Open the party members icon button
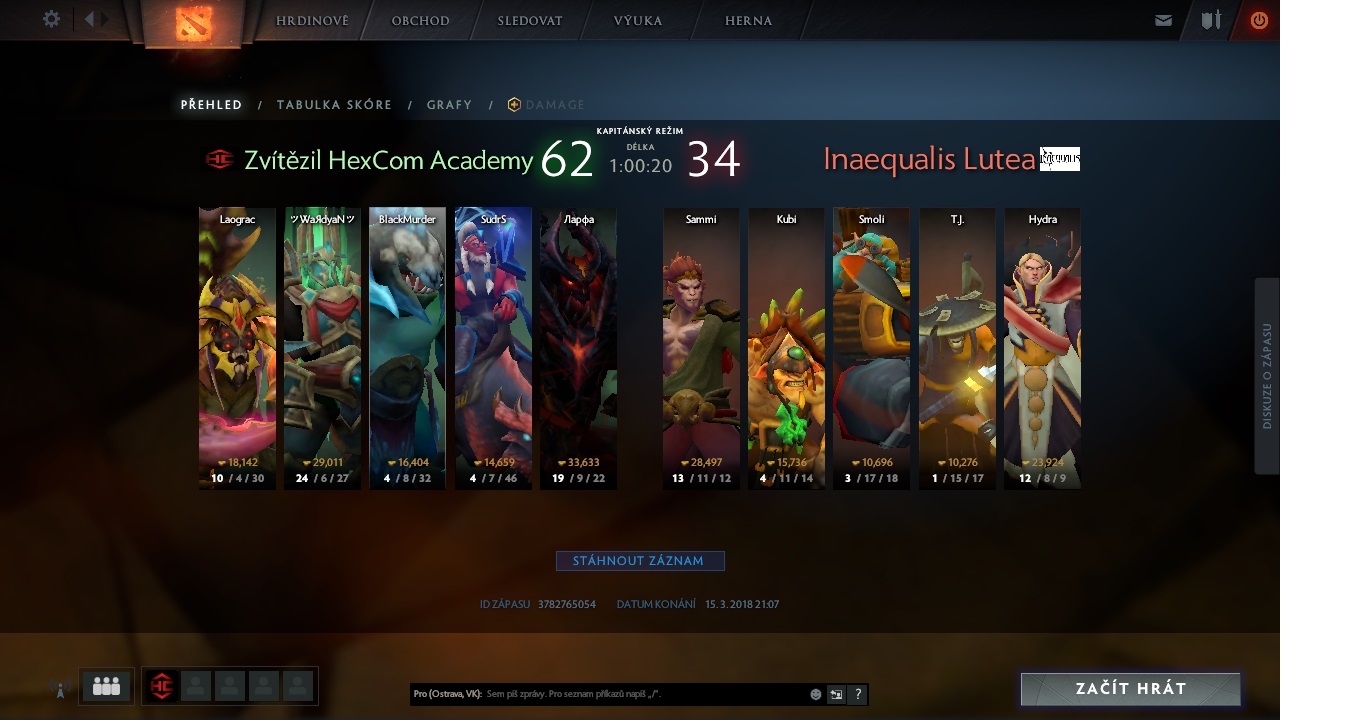 pos(106,686)
